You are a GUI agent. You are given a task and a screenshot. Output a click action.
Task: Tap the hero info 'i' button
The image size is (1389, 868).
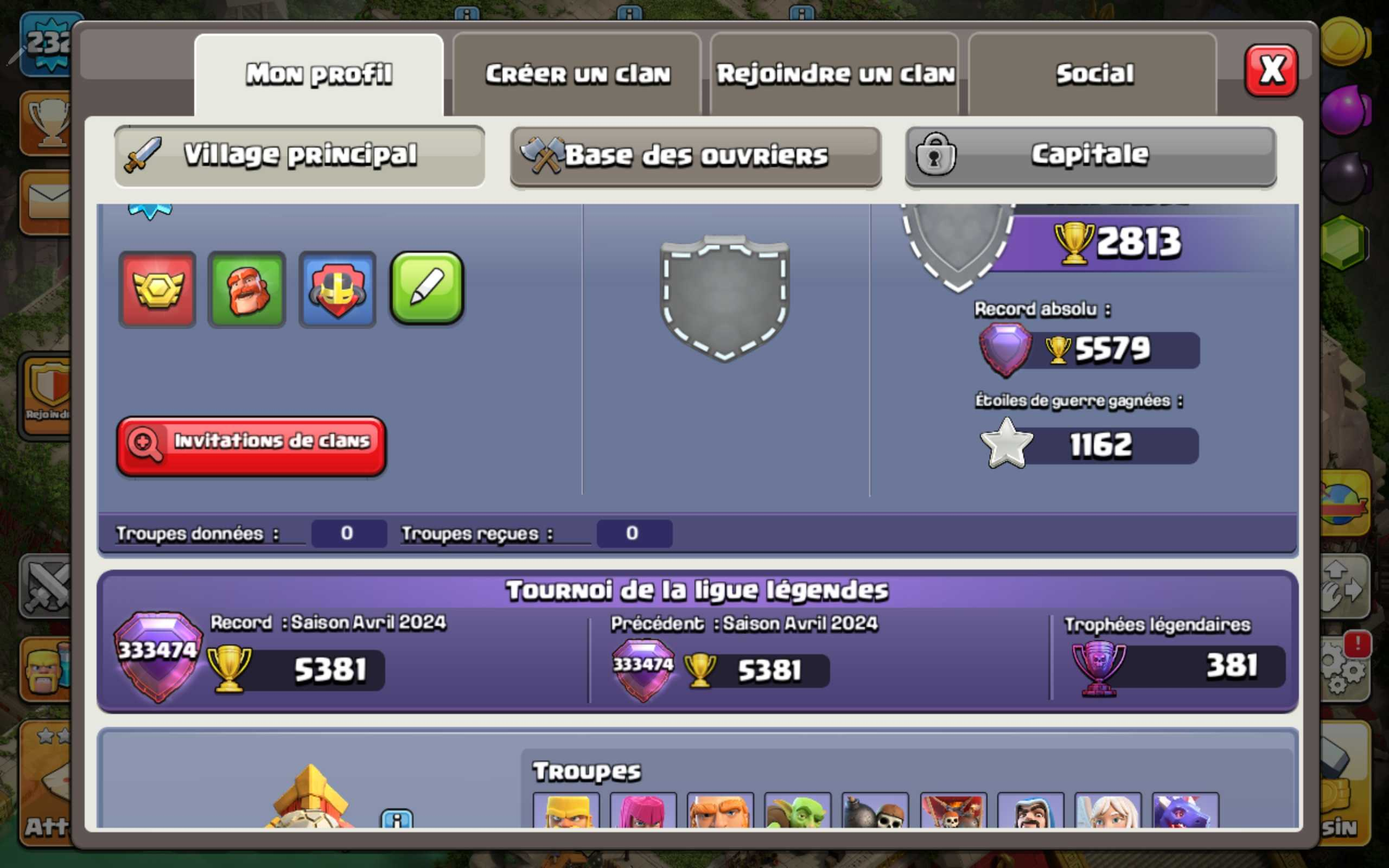396,820
